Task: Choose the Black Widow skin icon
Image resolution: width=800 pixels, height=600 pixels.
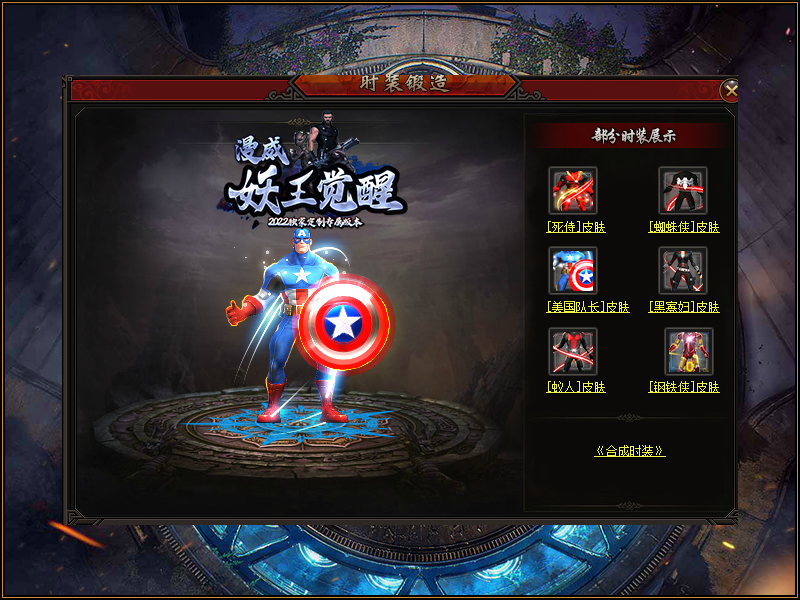Action: [683, 271]
